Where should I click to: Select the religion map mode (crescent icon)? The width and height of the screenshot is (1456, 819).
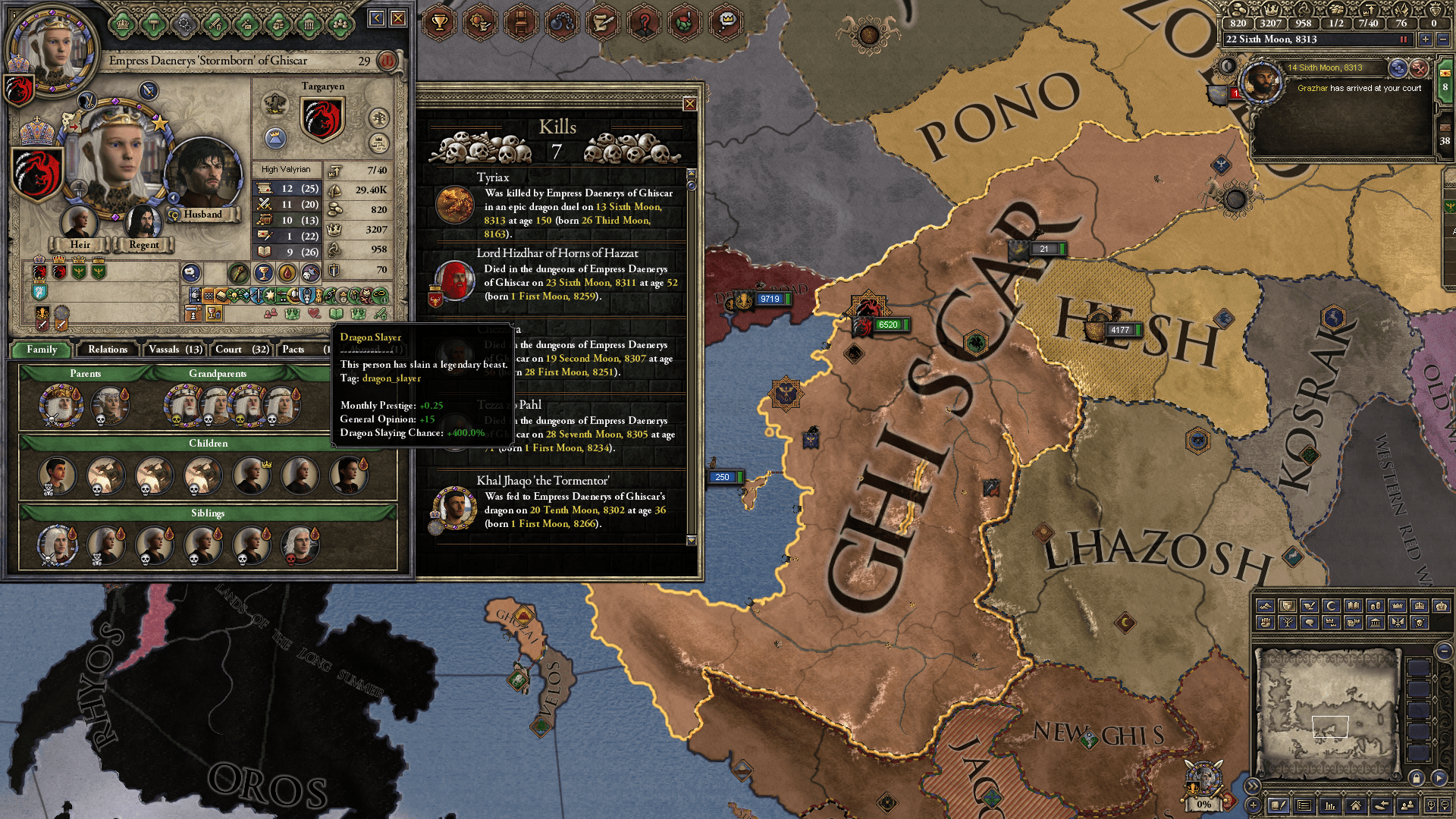pos(1331,606)
